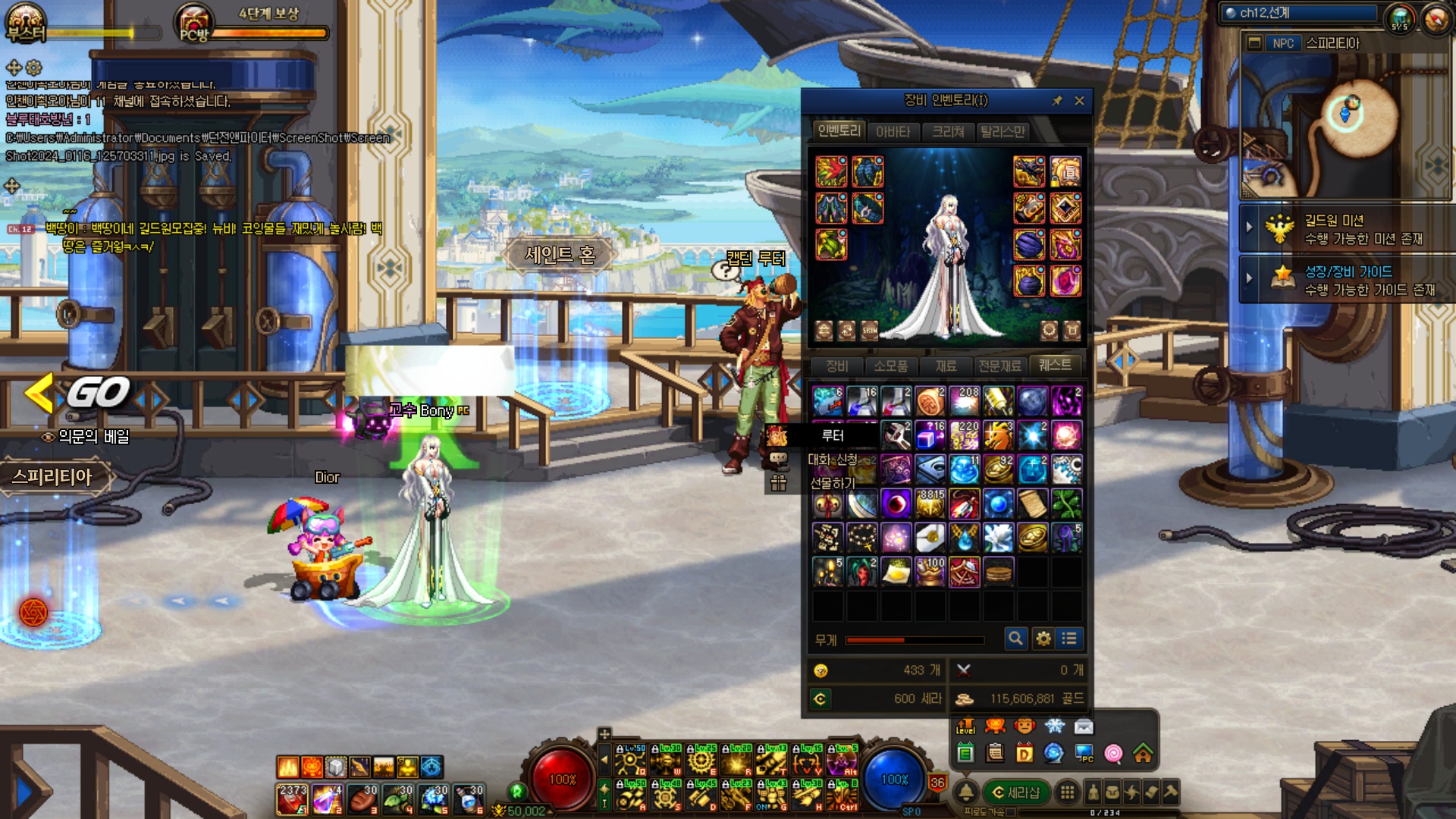
Task: Show the 소모품 item category
Action: tap(890, 366)
